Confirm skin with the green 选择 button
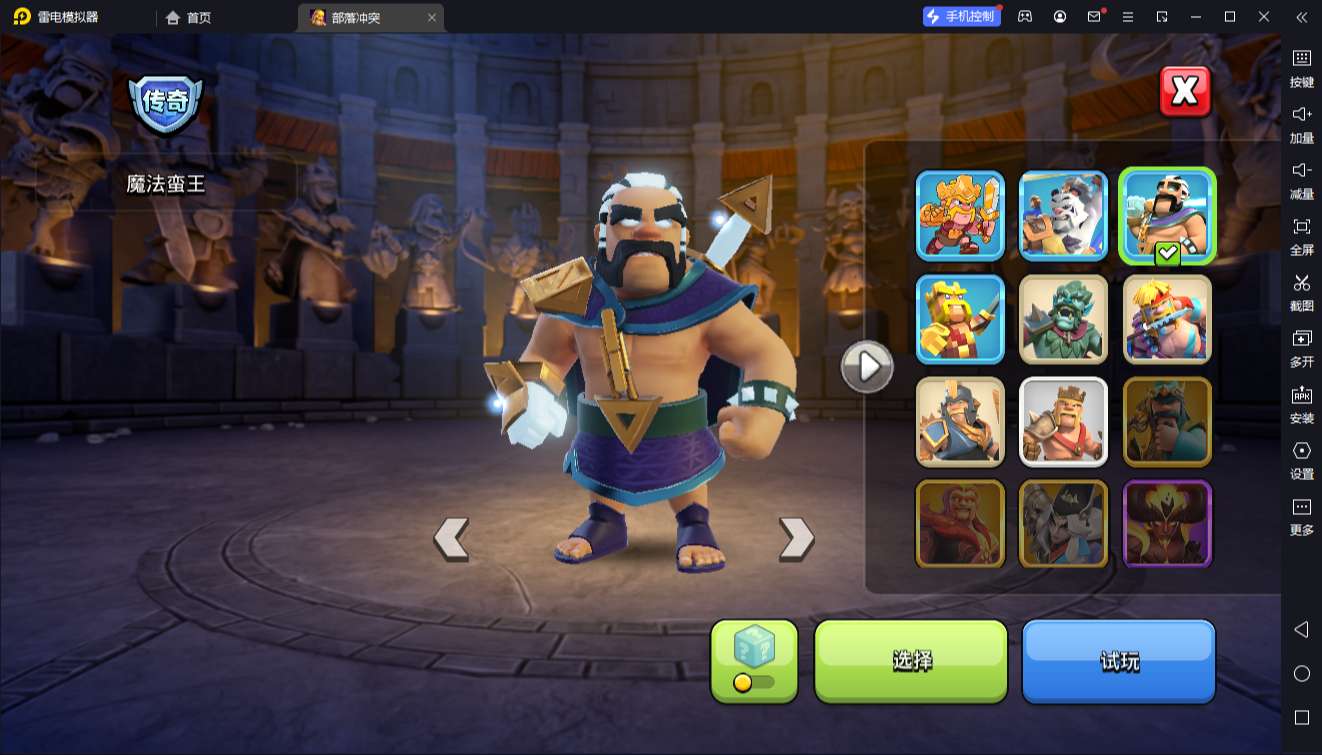 tap(911, 660)
